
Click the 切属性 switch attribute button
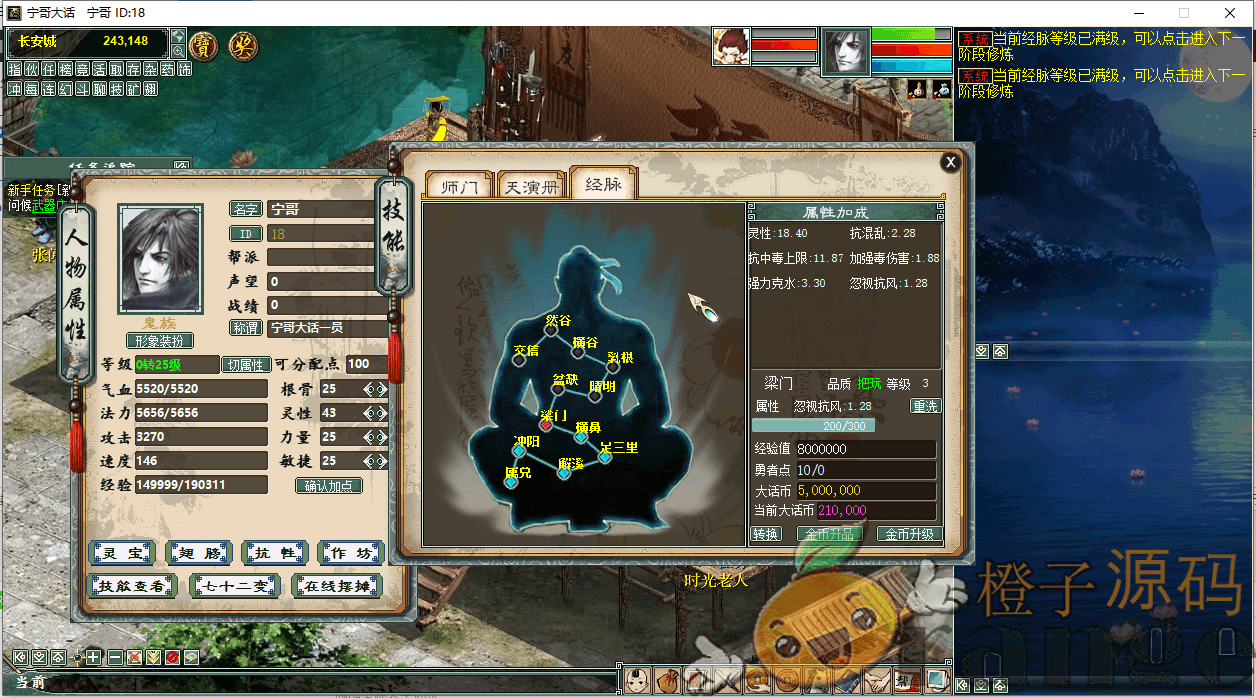pyautogui.click(x=246, y=365)
